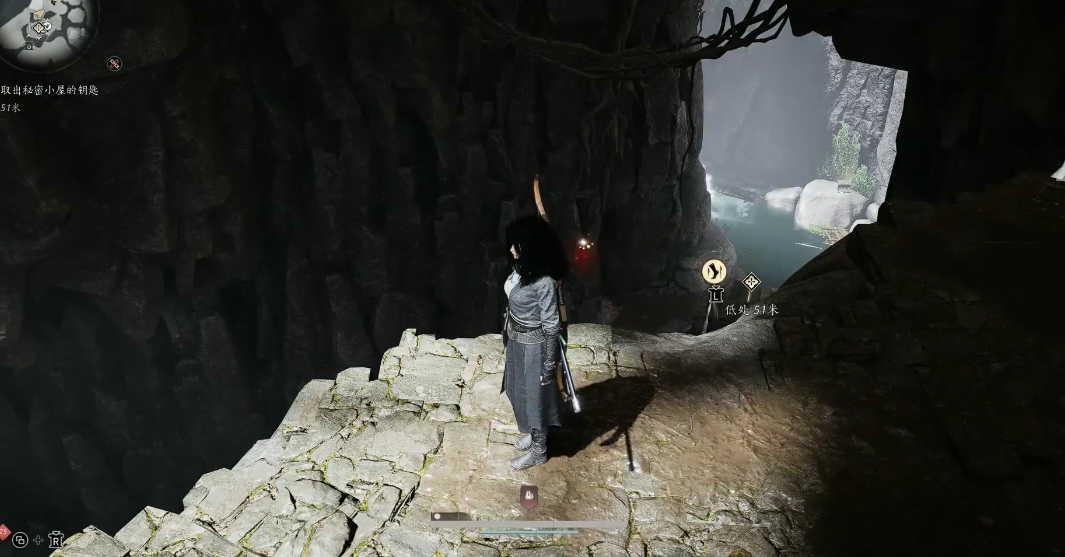Click the red crossed-out status icon near minimap

[x=114, y=63]
